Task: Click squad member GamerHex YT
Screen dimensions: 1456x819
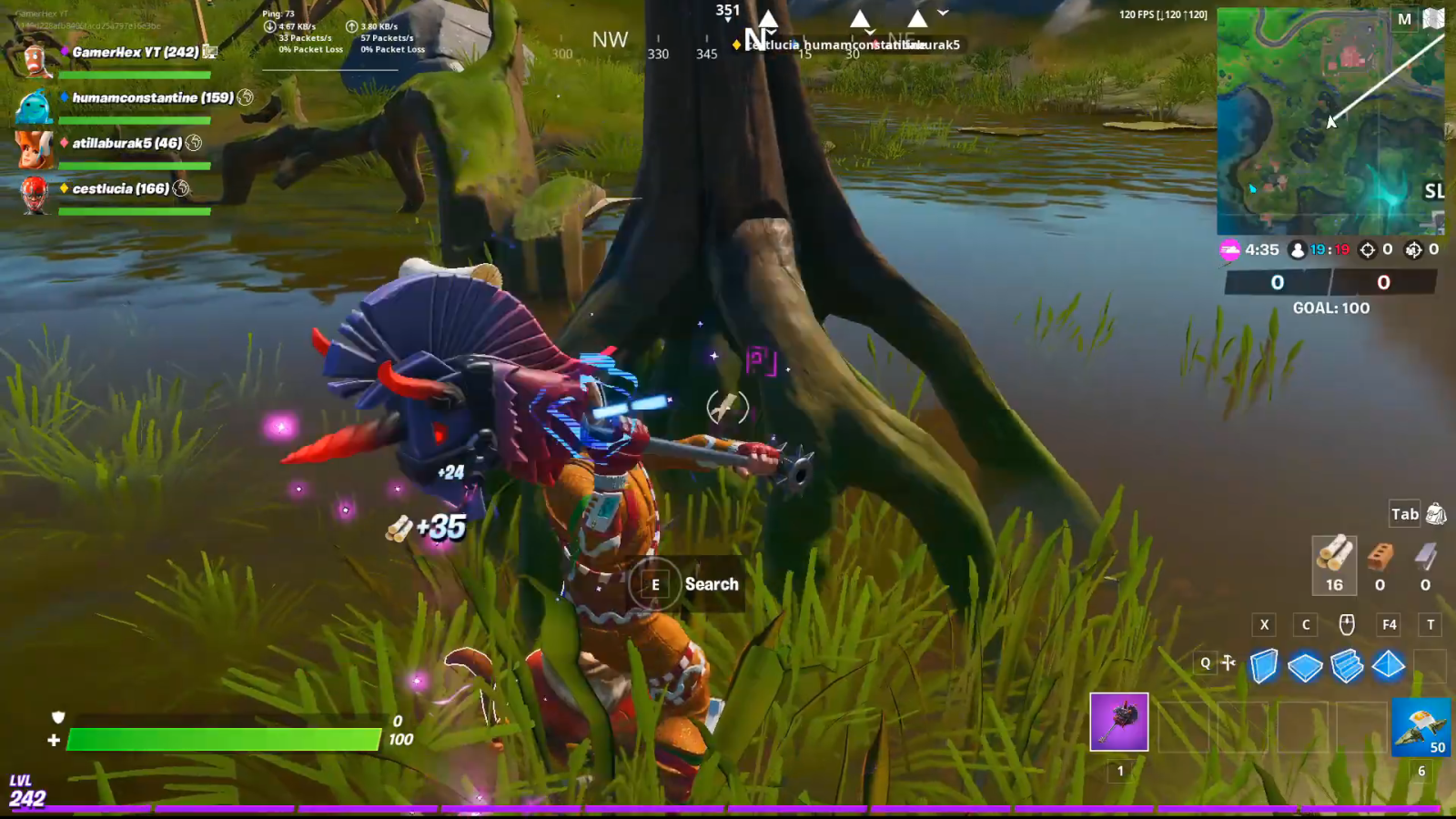Action: pyautogui.click(x=135, y=52)
